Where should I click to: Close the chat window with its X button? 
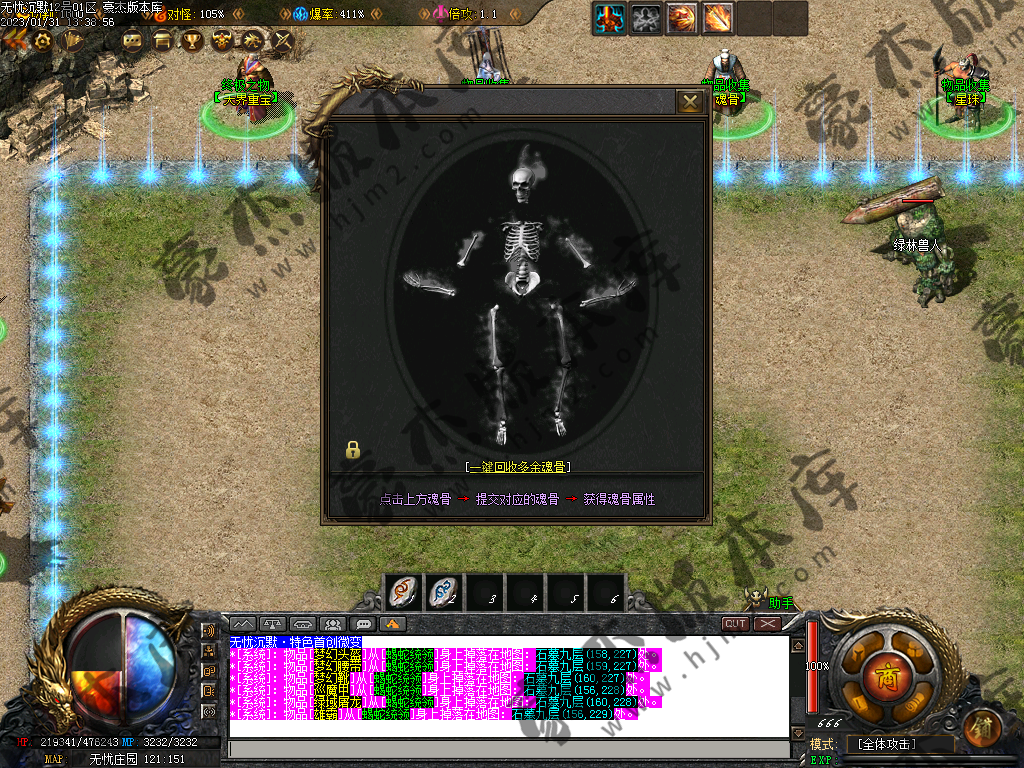[x=767, y=624]
